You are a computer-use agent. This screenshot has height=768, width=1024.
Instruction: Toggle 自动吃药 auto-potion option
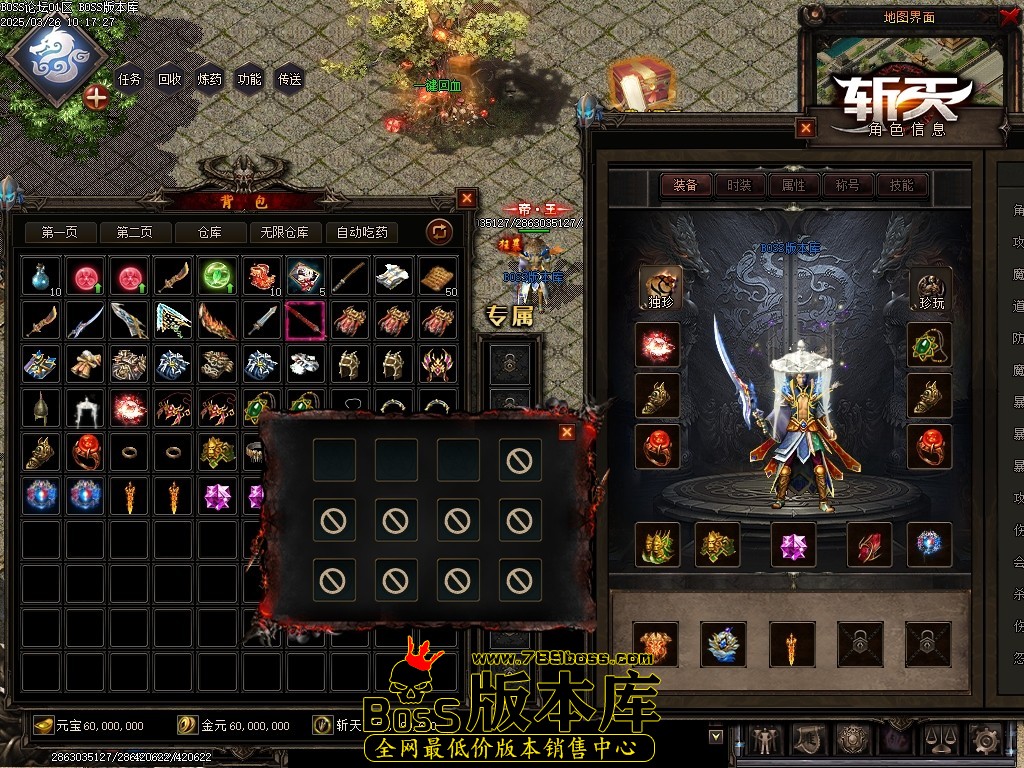pos(362,232)
